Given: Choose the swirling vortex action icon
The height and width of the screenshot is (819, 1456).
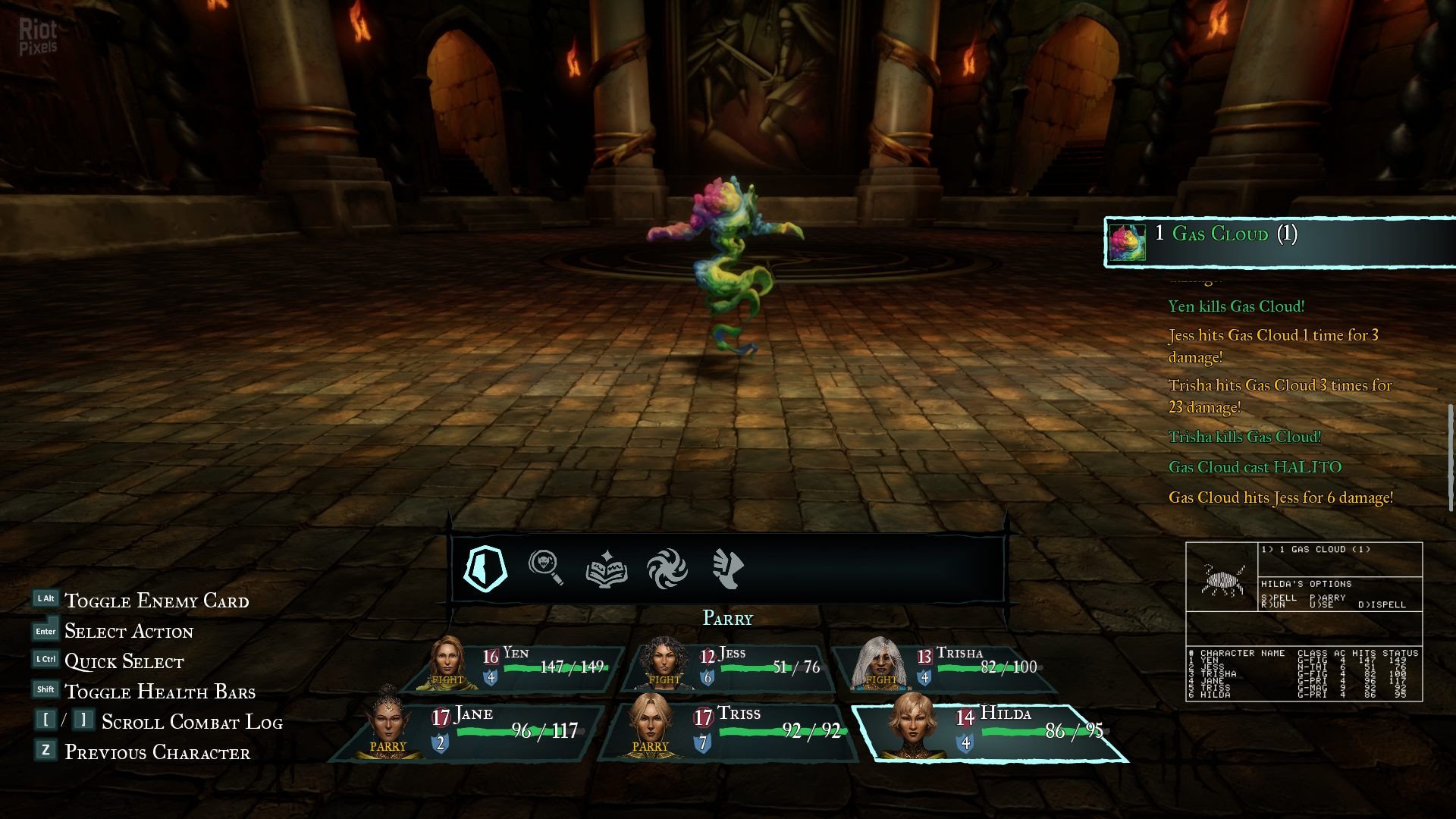Looking at the screenshot, I should coord(667,568).
